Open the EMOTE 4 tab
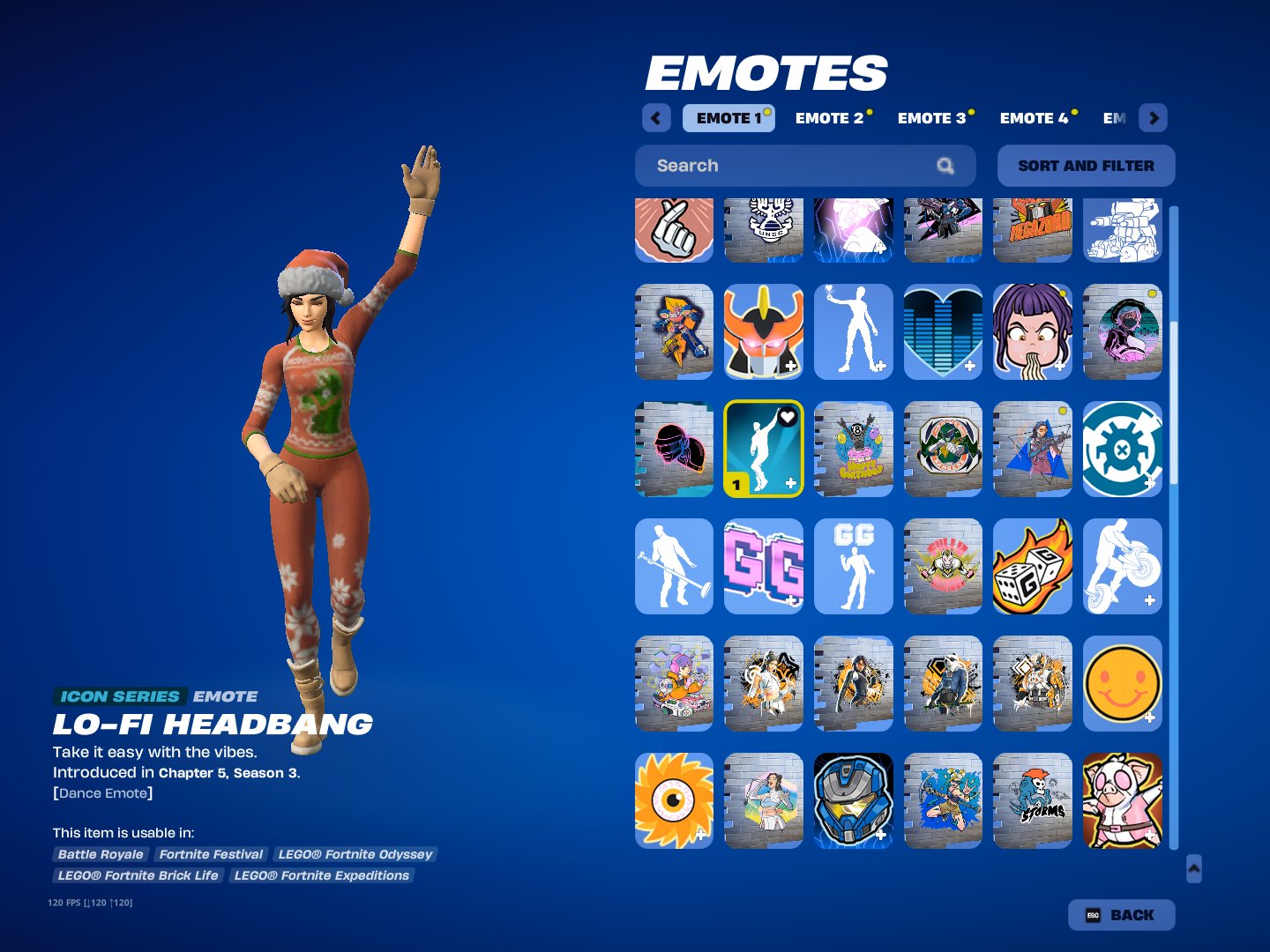Viewport: 1270px width, 952px height. pos(1035,118)
